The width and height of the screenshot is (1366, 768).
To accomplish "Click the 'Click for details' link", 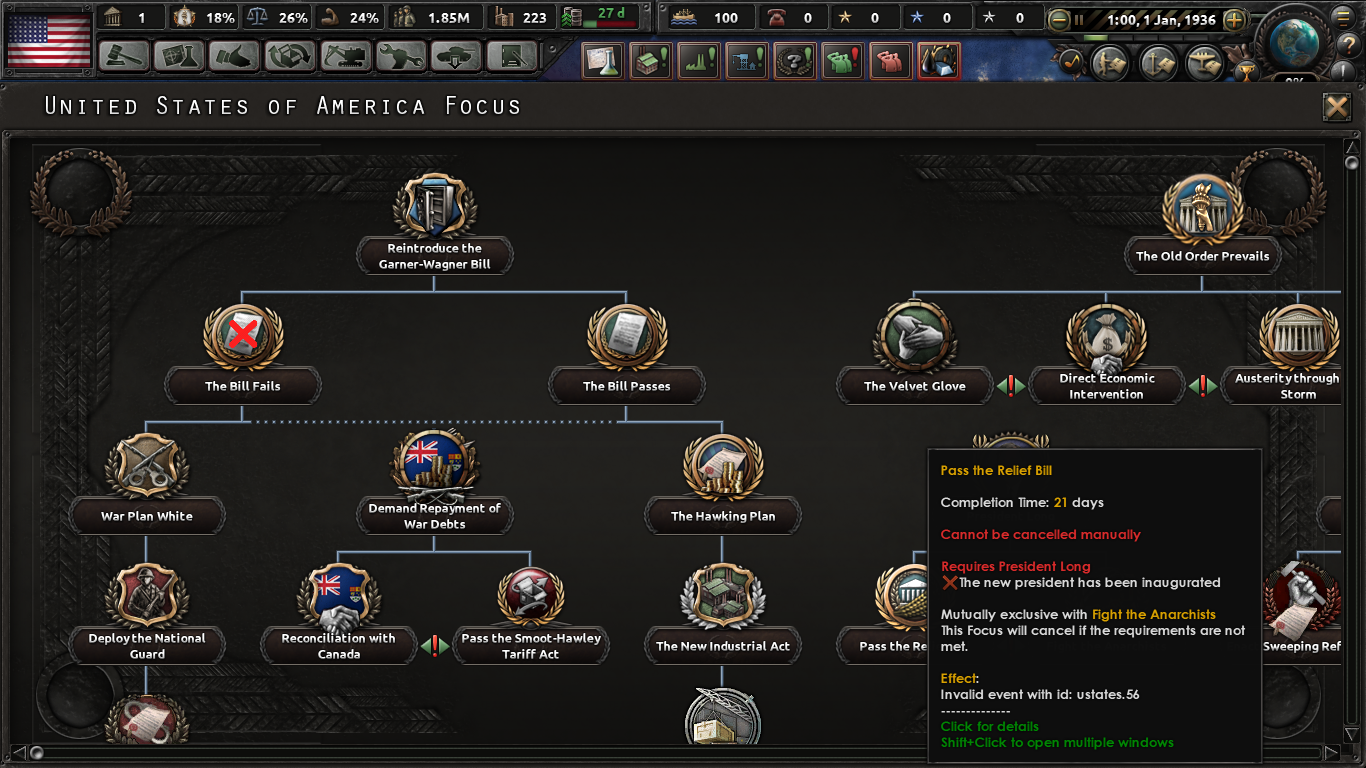I will (x=988, y=726).
